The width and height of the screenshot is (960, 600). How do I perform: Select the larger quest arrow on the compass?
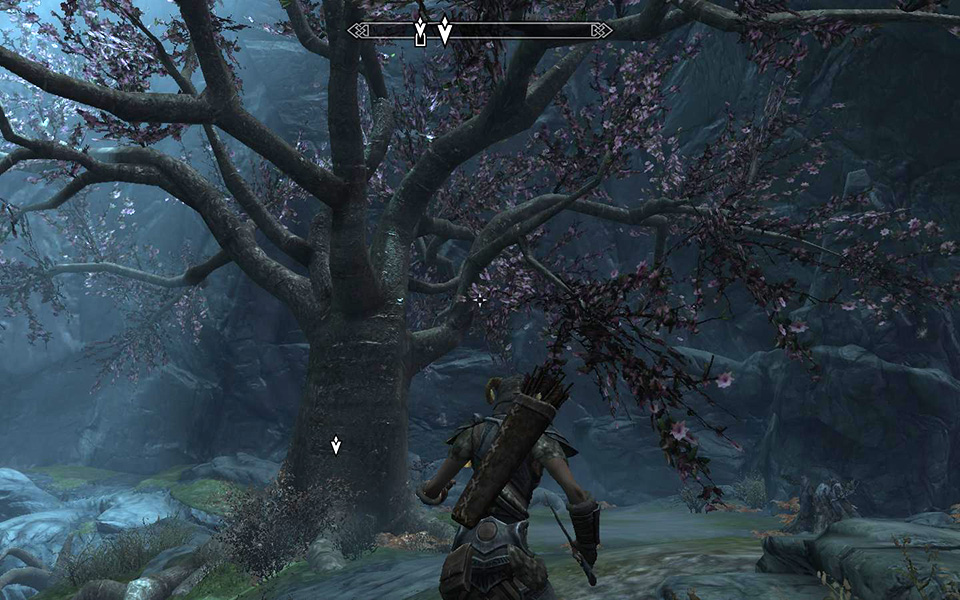pyautogui.click(x=445, y=31)
